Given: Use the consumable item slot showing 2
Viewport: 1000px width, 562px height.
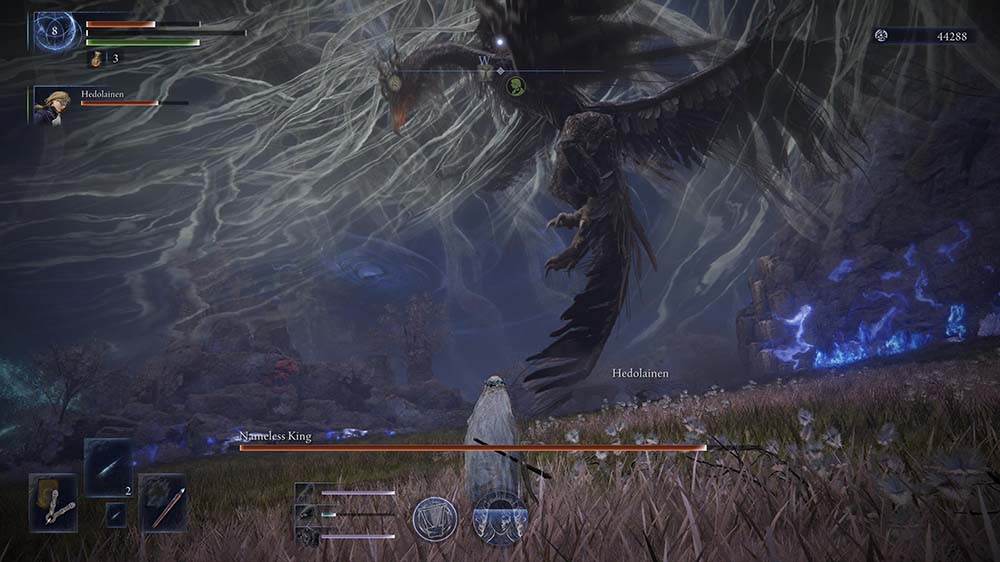Looking at the screenshot, I should (x=108, y=467).
